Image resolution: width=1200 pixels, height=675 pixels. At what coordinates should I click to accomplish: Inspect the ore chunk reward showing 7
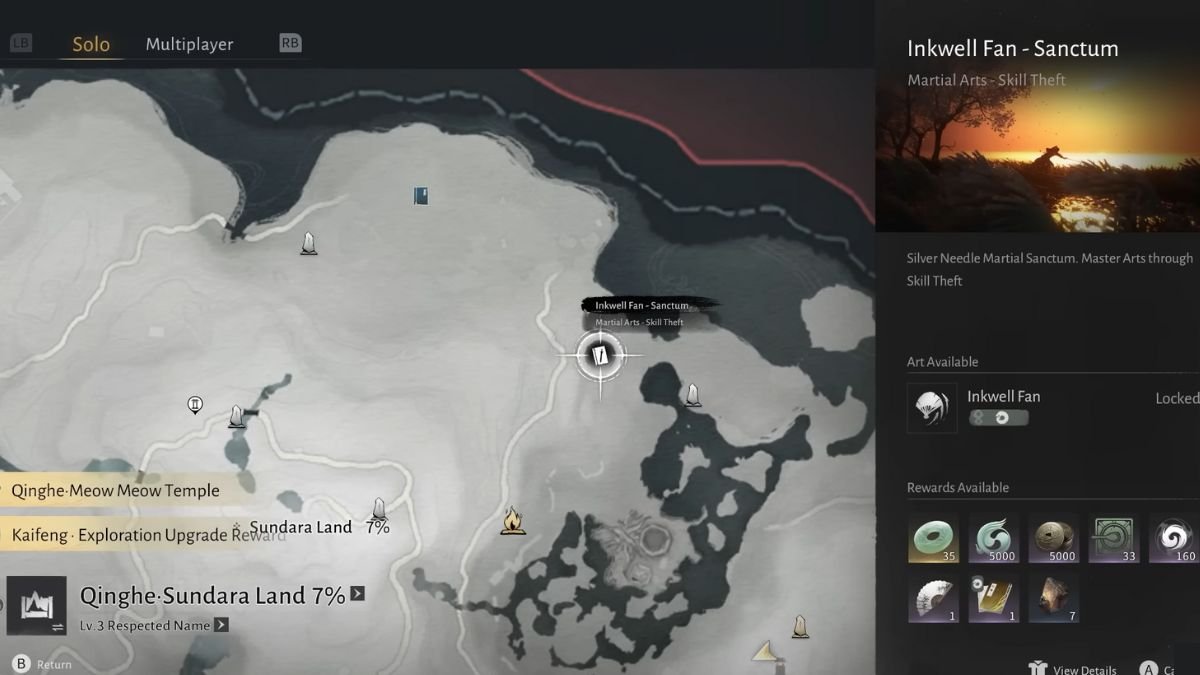point(1053,598)
